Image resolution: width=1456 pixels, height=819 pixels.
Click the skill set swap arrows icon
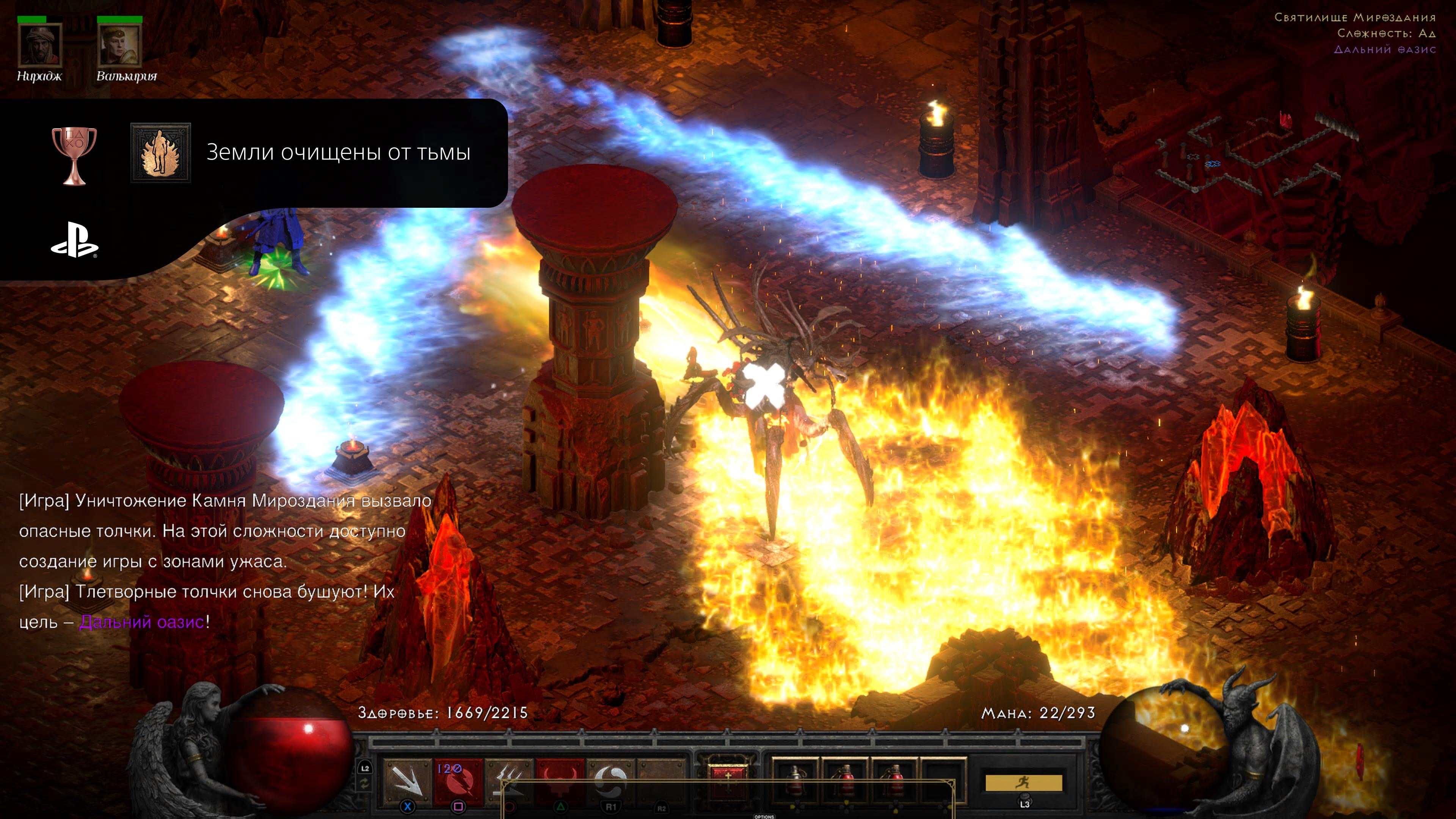[x=364, y=784]
